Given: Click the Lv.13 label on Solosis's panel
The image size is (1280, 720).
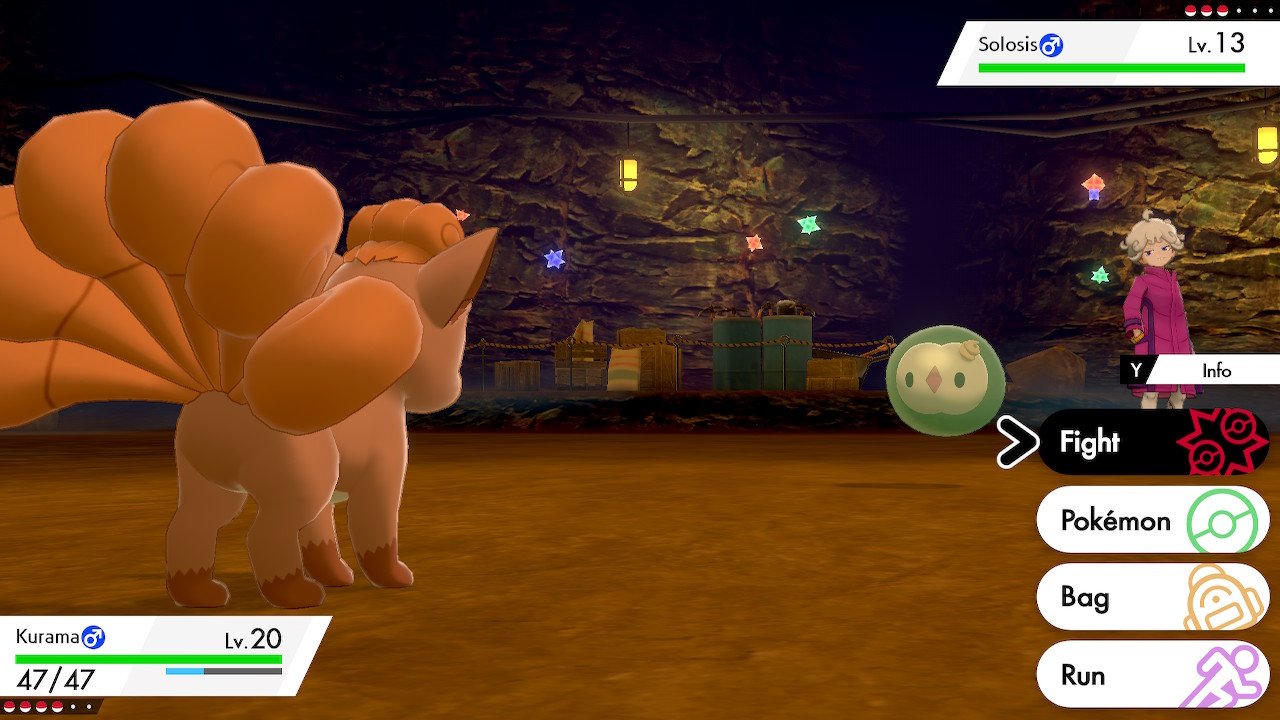Looking at the screenshot, I should pyautogui.click(x=1218, y=44).
